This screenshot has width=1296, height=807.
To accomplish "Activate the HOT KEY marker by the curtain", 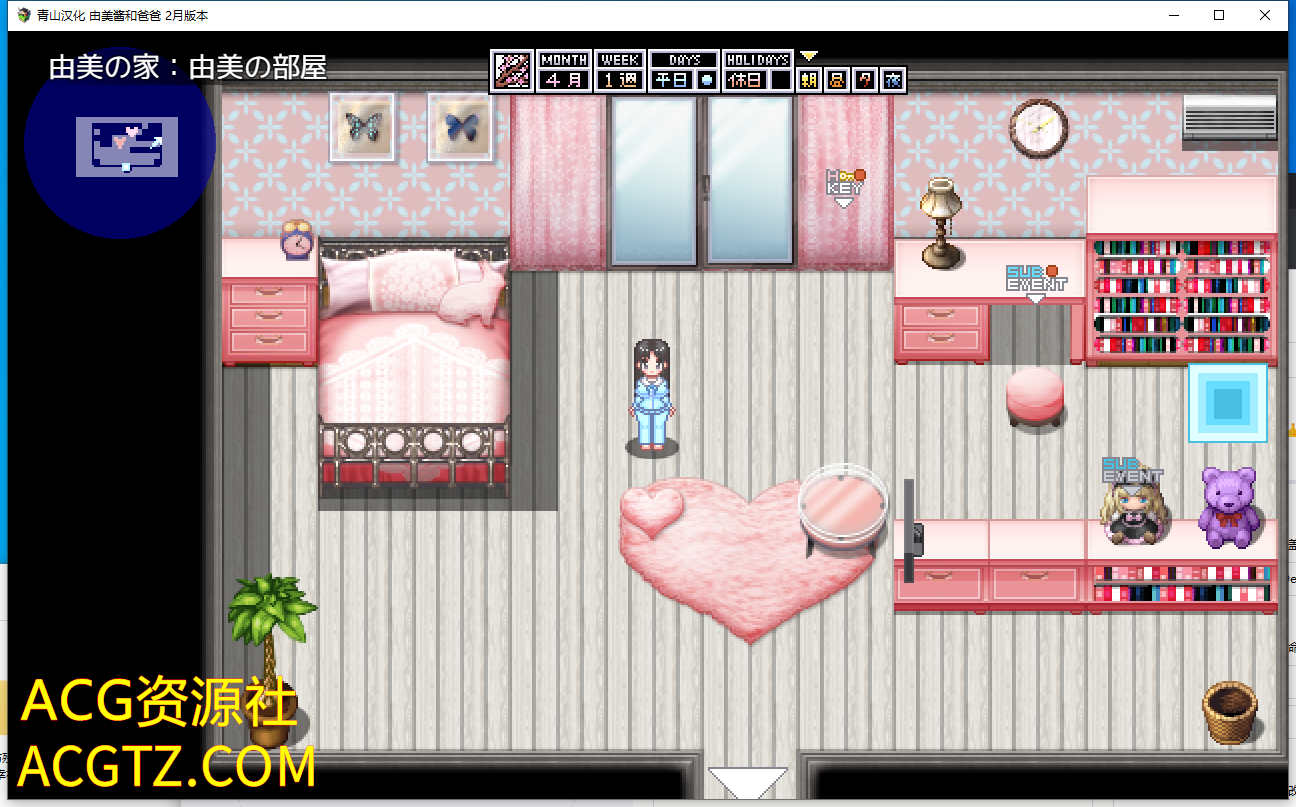I will pos(845,186).
